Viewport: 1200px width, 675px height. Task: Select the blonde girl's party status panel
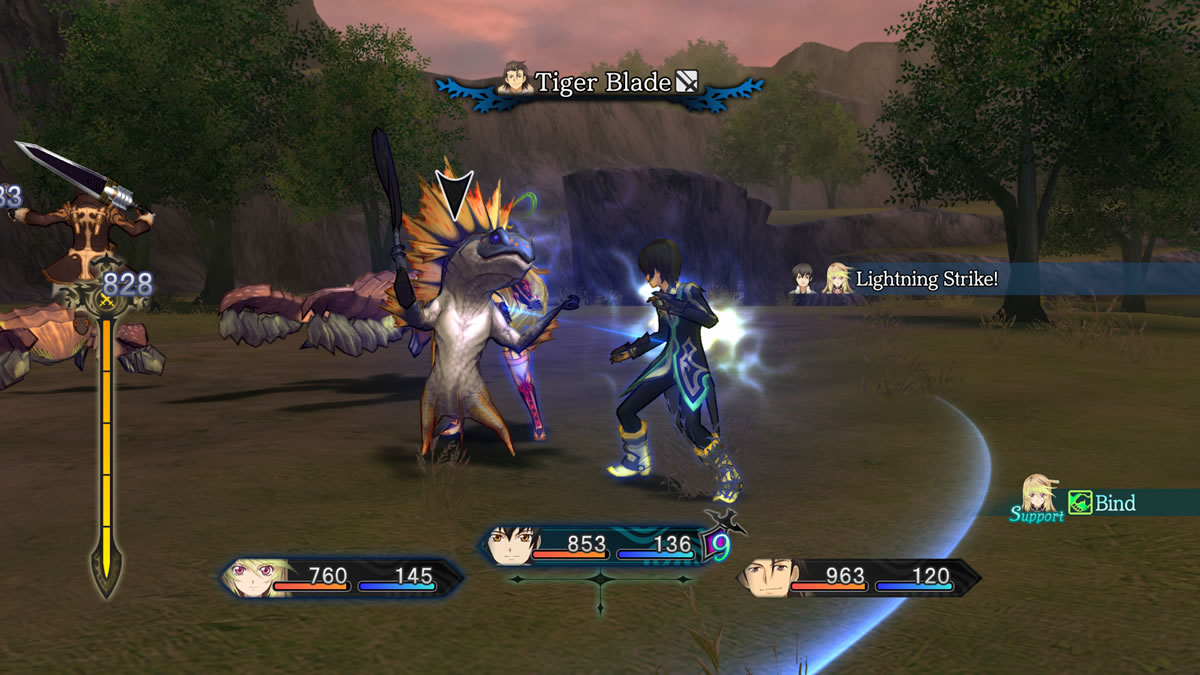point(342,577)
